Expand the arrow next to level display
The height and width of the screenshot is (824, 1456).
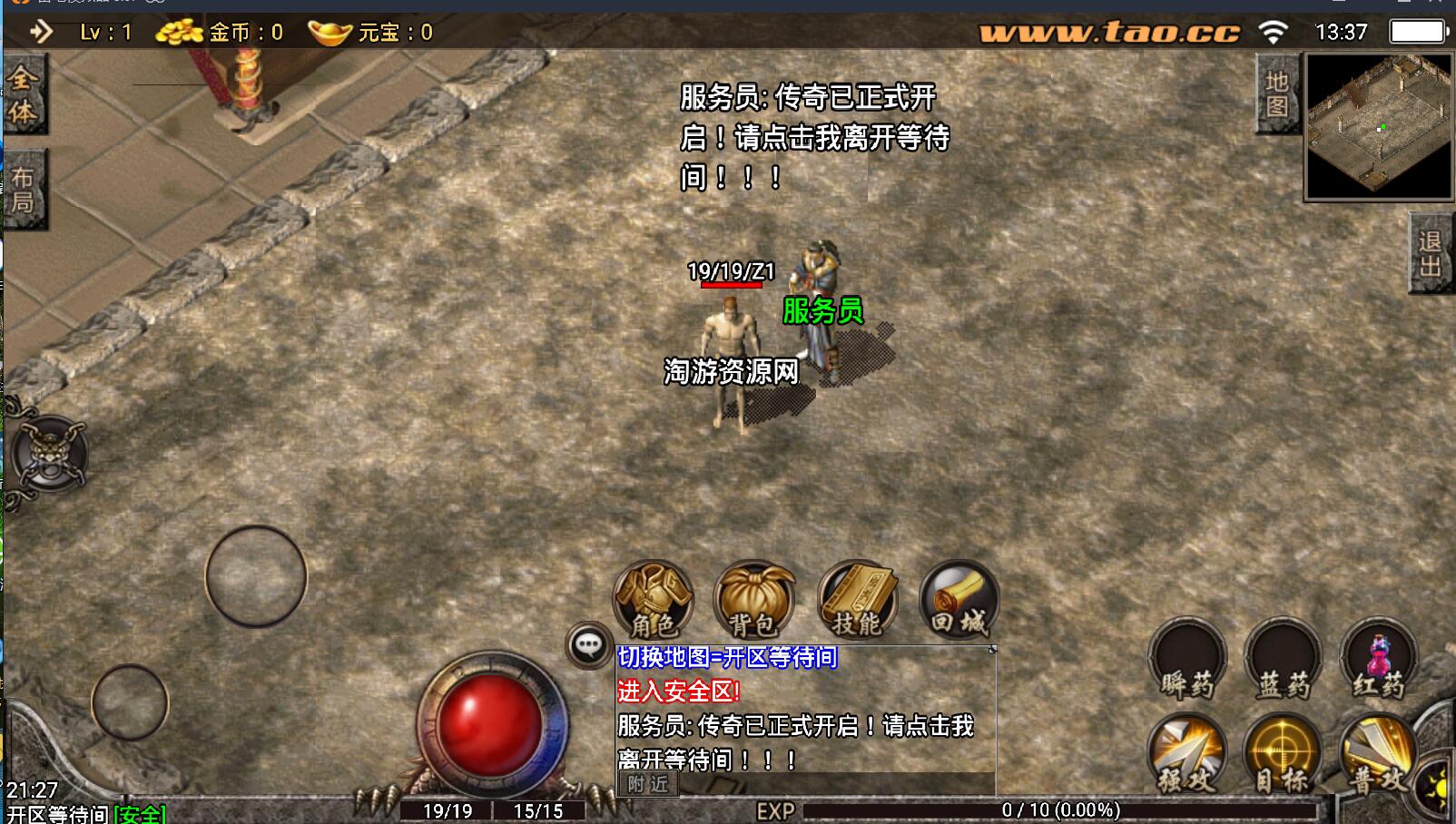(x=41, y=33)
